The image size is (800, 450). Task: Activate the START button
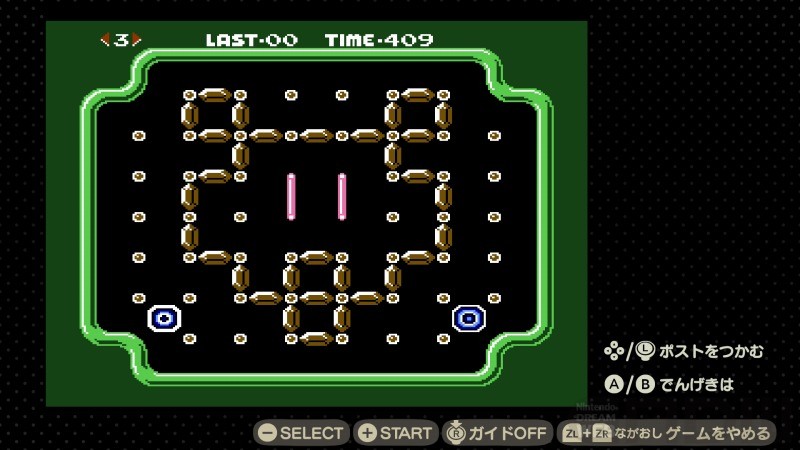pos(396,433)
